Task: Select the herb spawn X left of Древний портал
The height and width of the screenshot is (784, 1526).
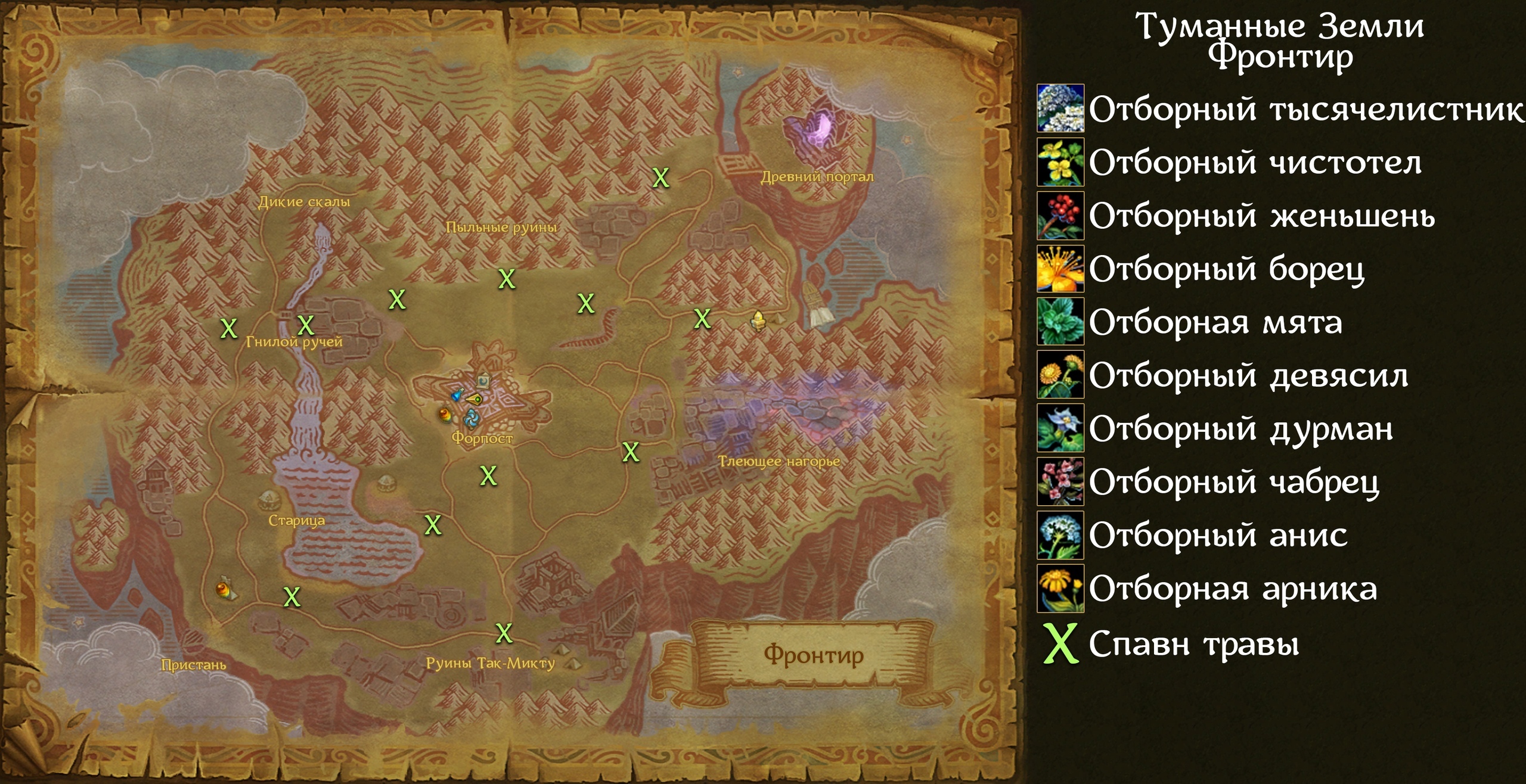Action: 660,178
